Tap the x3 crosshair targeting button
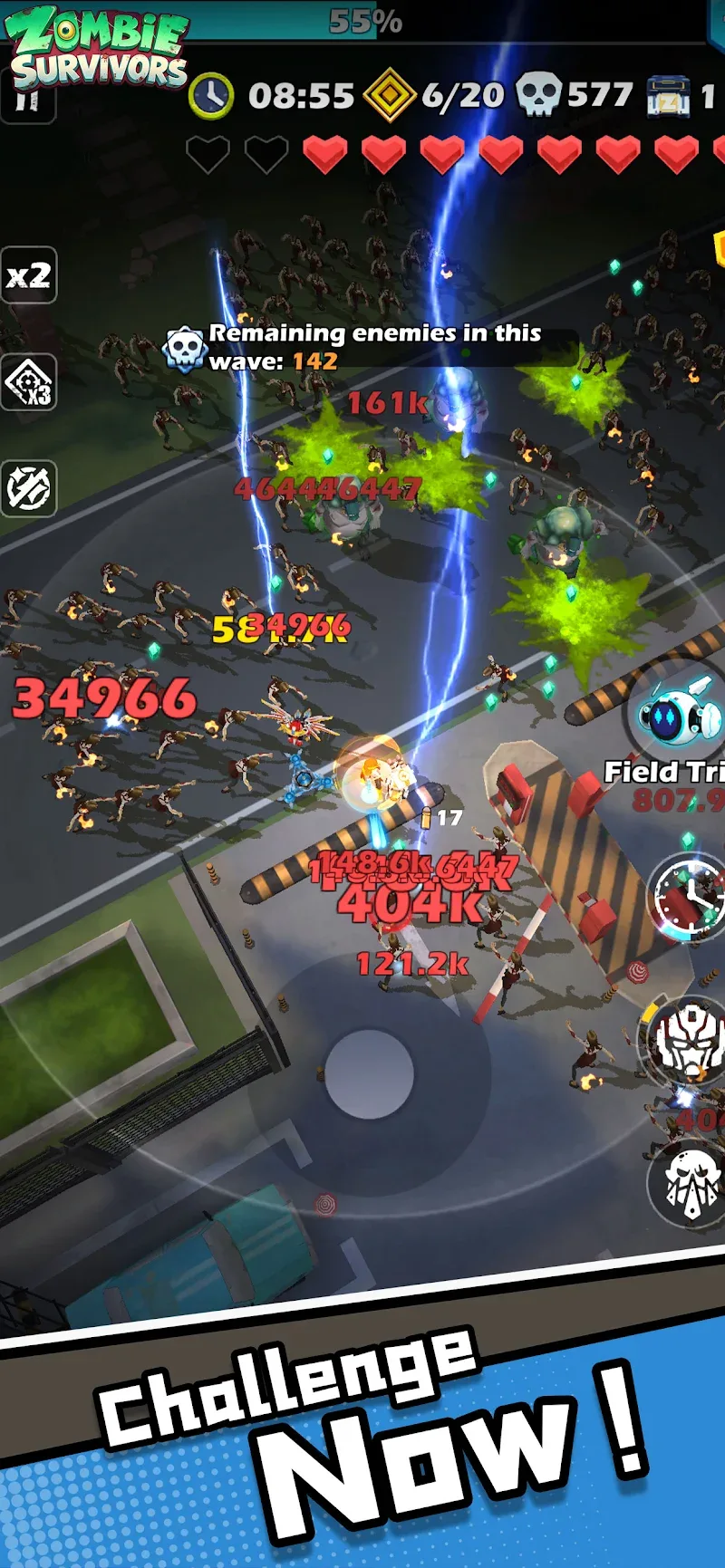Viewport: 725px width, 1568px height. click(28, 382)
